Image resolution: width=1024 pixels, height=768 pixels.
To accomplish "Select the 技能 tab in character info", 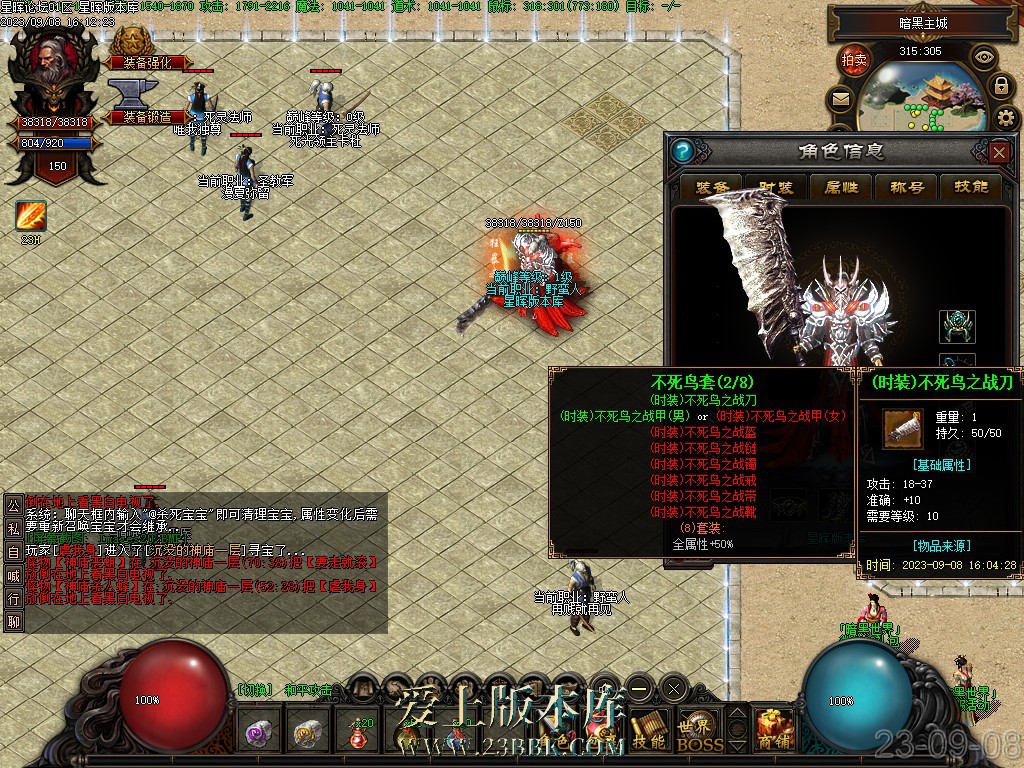I will point(968,187).
